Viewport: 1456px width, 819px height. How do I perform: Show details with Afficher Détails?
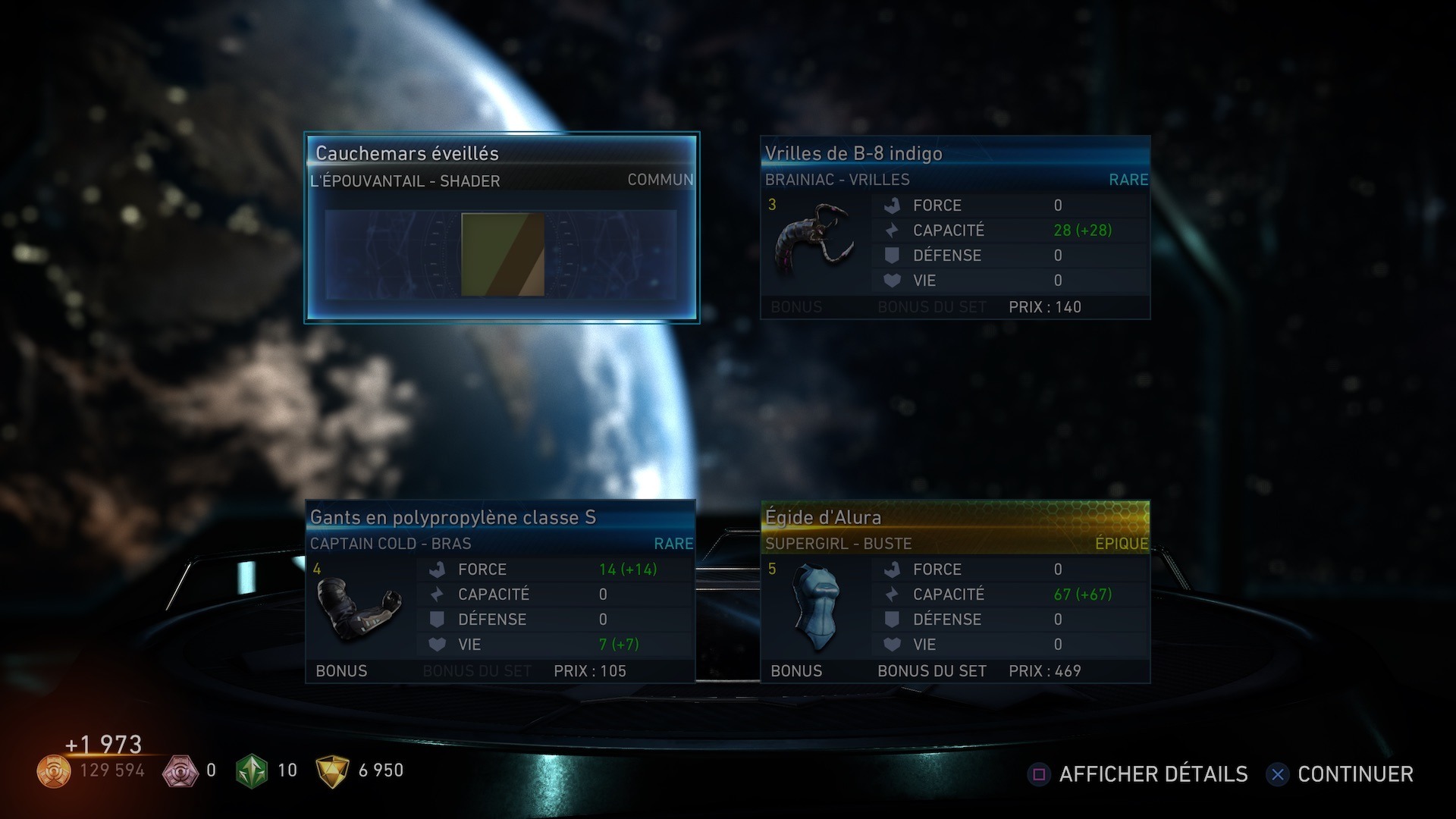pyautogui.click(x=1152, y=774)
